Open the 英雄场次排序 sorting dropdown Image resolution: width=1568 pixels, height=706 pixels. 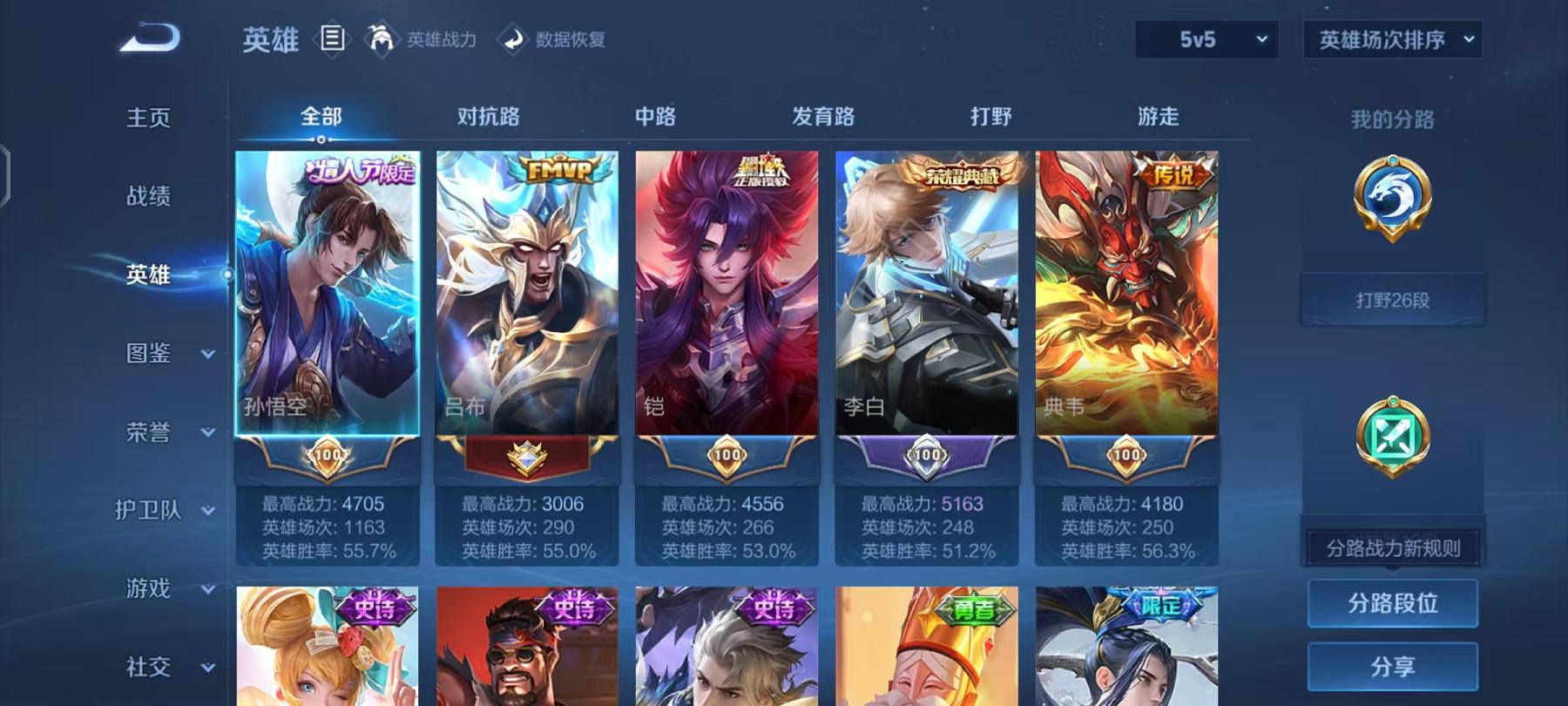tap(1389, 38)
